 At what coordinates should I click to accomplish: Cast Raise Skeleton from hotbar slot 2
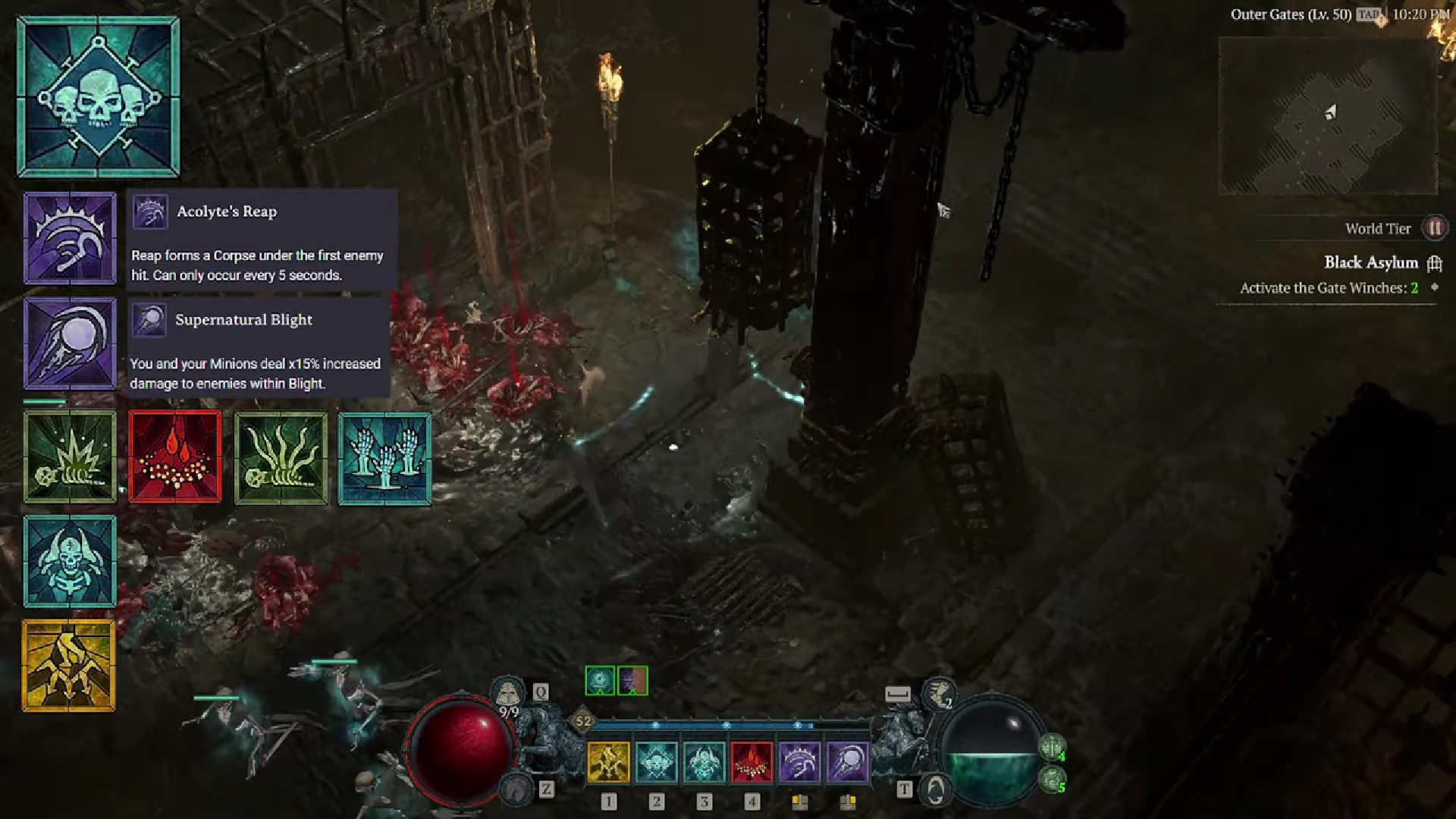[656, 762]
